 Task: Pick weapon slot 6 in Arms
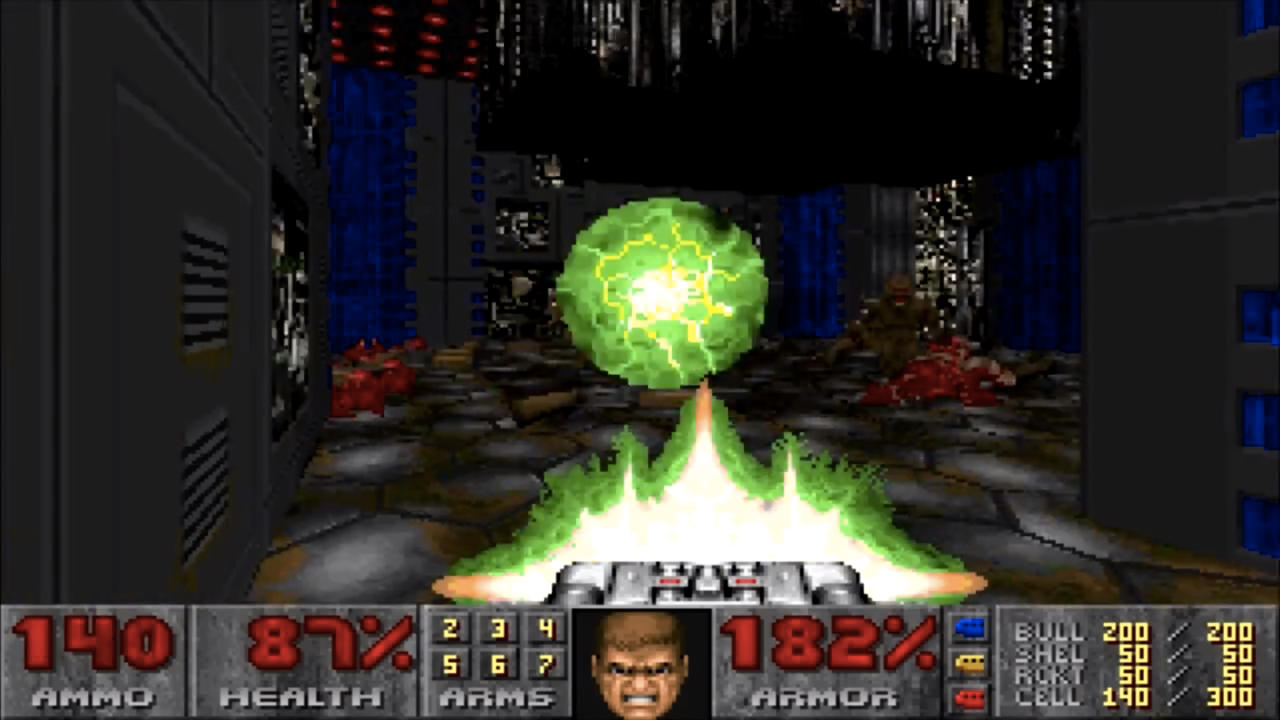point(498,664)
